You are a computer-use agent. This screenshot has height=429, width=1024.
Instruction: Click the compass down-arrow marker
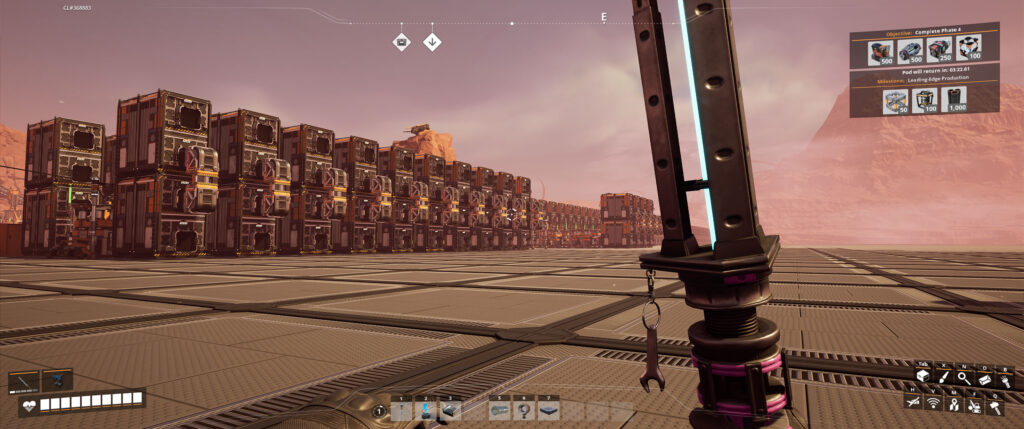pos(432,42)
